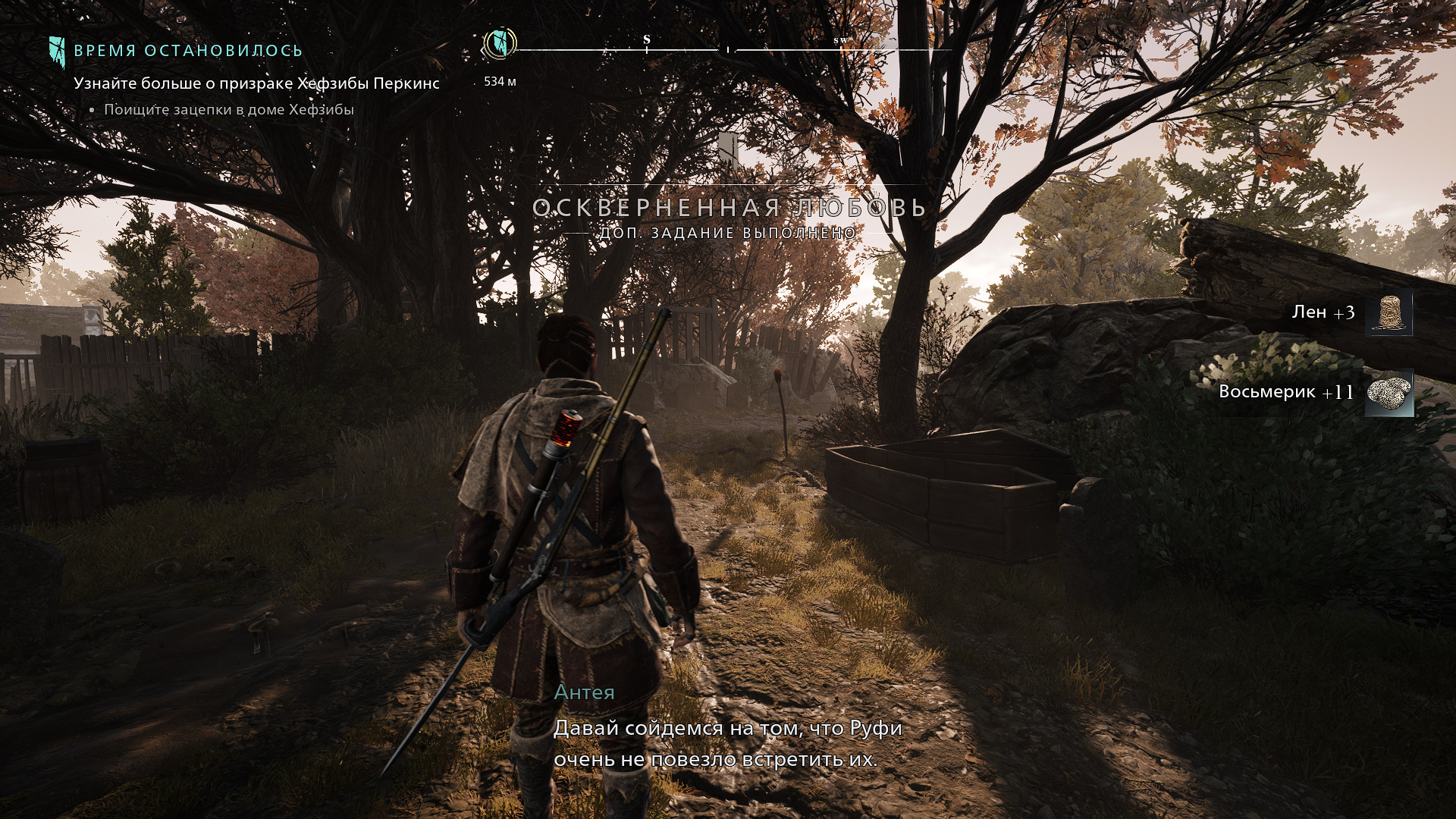This screenshot has width=1456, height=819.
Task: Select the Восьмерик loot notification icon
Action: coord(1389,393)
